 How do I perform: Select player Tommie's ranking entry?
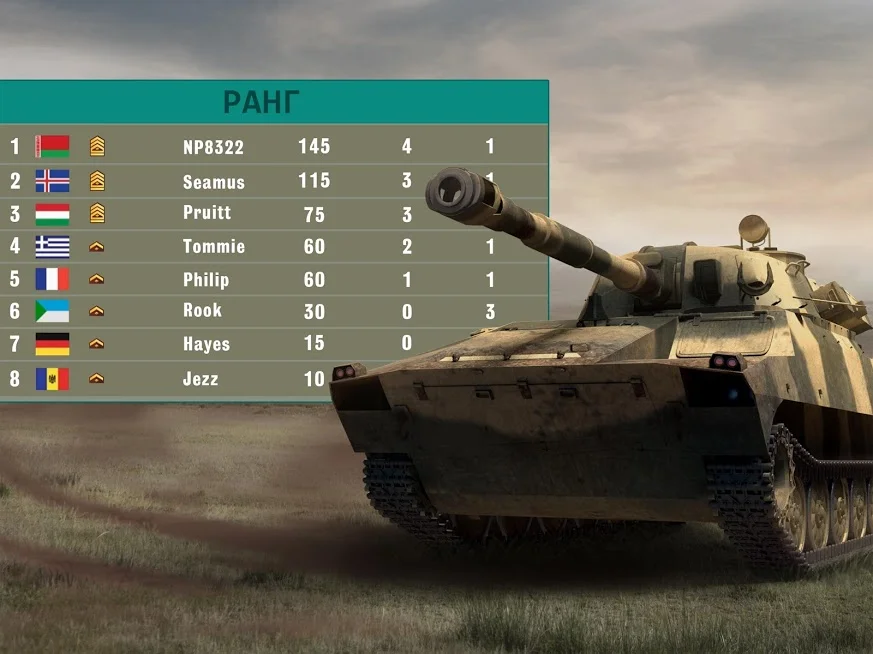tap(213, 246)
